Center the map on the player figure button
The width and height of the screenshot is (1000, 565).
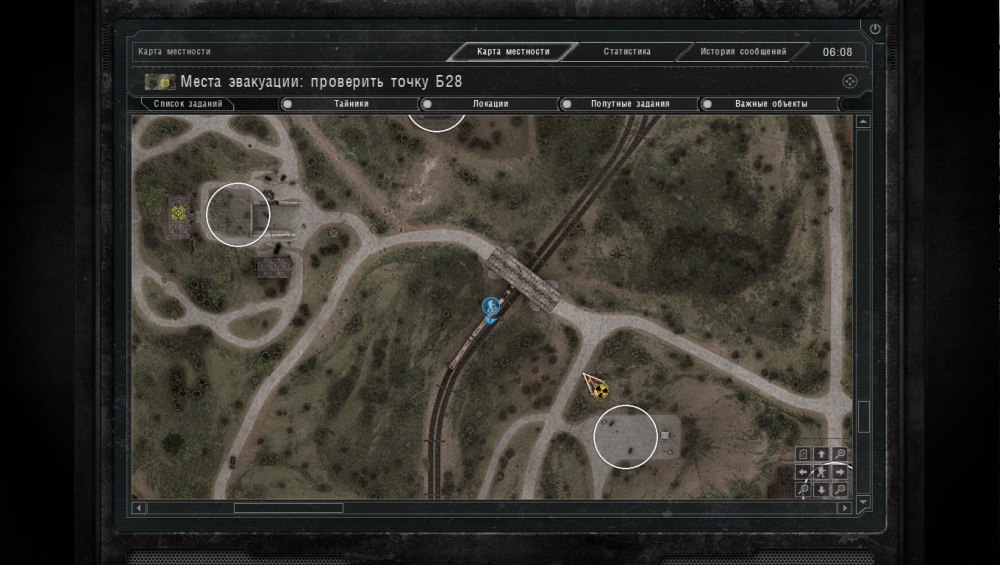point(821,472)
